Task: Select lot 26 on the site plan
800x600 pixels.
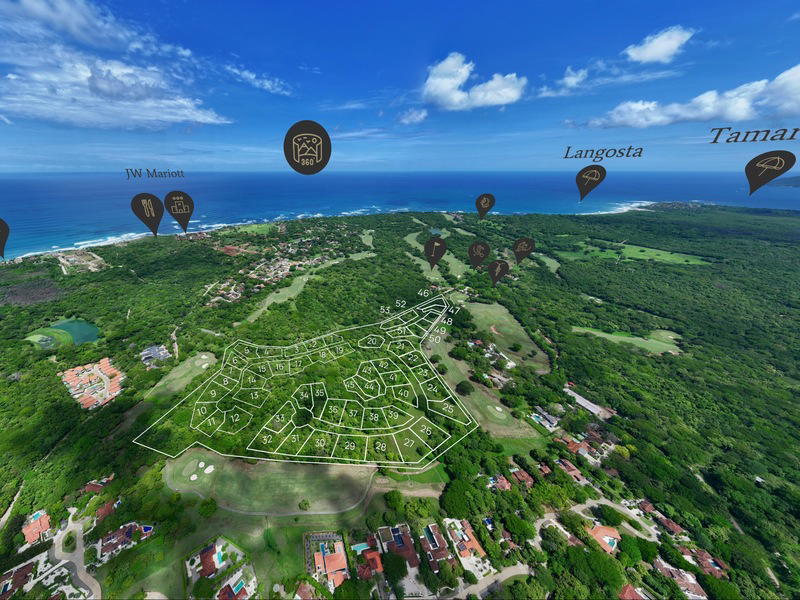Action: [x=426, y=431]
